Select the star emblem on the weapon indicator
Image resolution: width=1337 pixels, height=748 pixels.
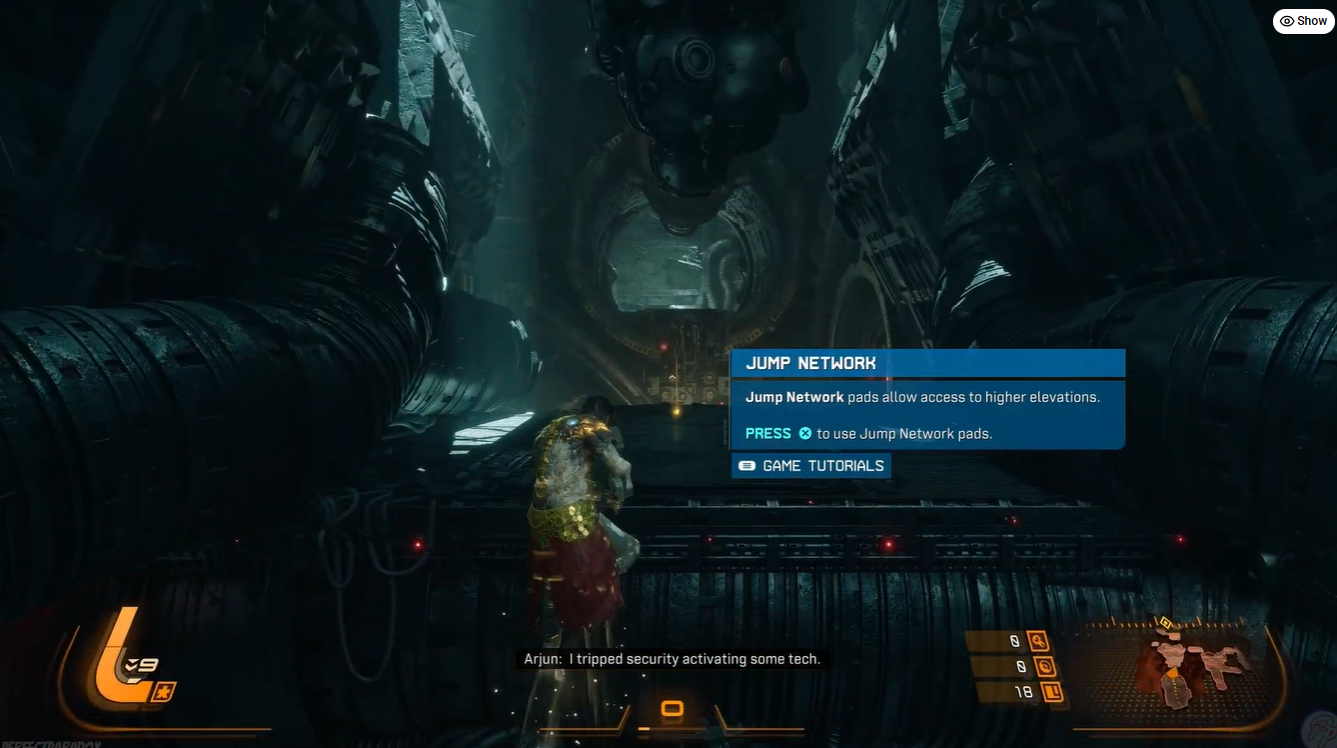point(164,691)
